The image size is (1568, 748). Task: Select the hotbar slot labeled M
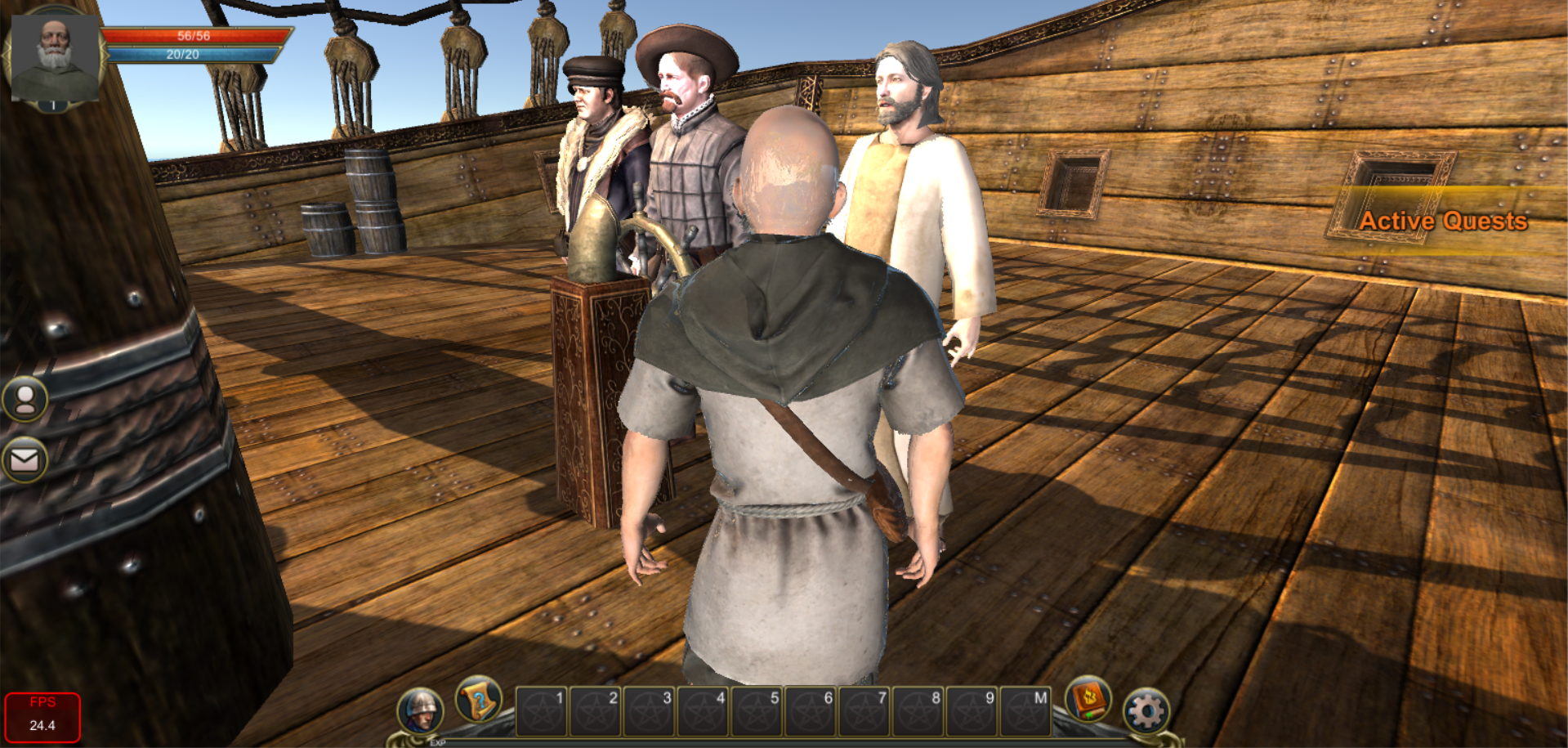(1025, 711)
